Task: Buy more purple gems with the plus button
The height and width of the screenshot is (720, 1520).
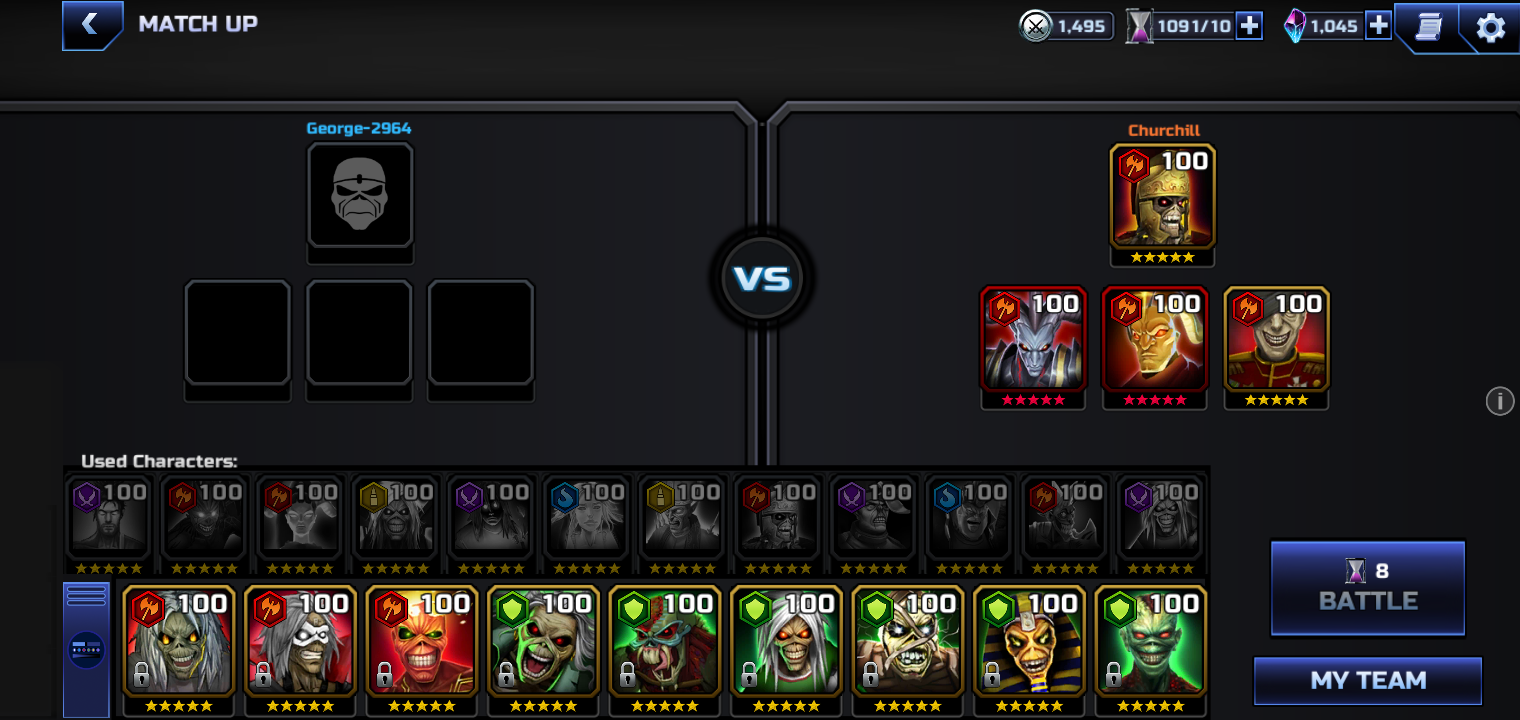Action: 1378,26
